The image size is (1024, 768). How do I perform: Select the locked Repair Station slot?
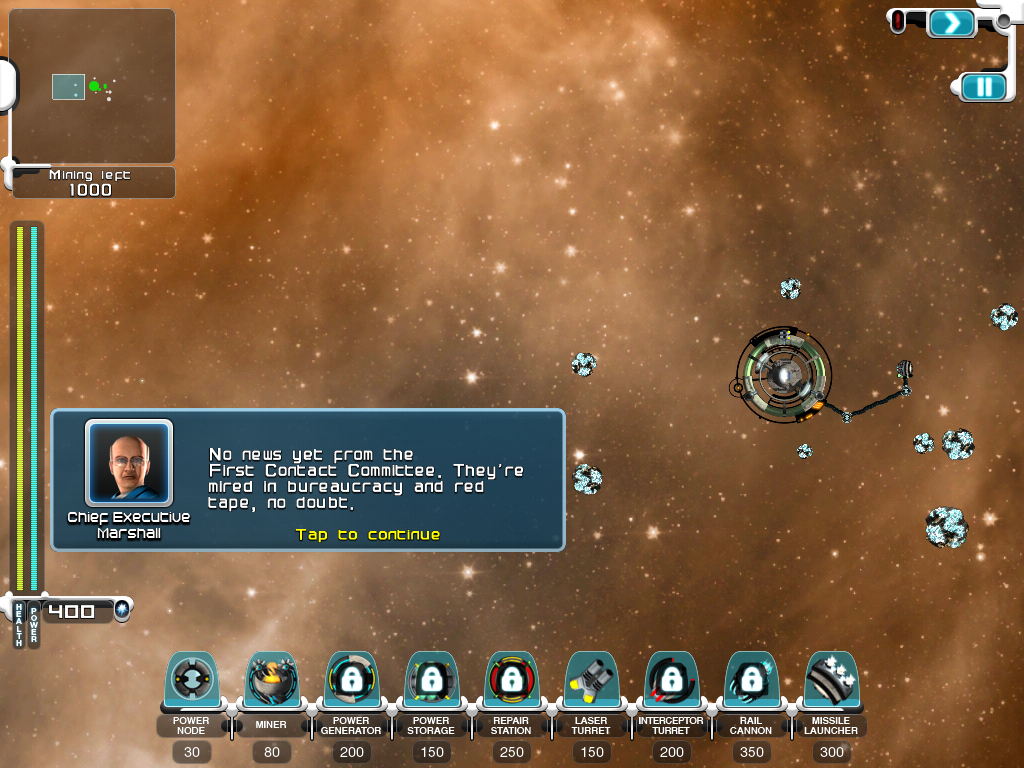[511, 681]
